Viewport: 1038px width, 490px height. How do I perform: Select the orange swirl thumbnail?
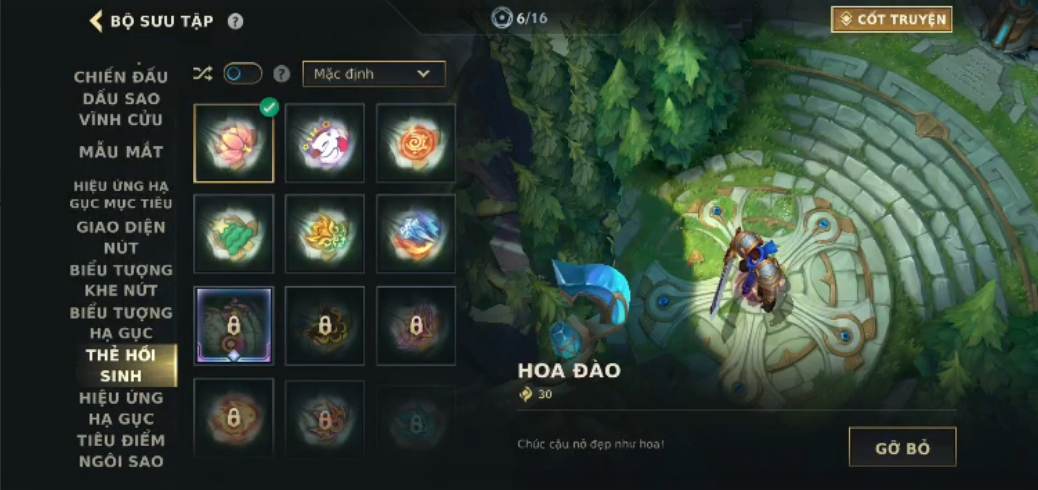tap(416, 143)
